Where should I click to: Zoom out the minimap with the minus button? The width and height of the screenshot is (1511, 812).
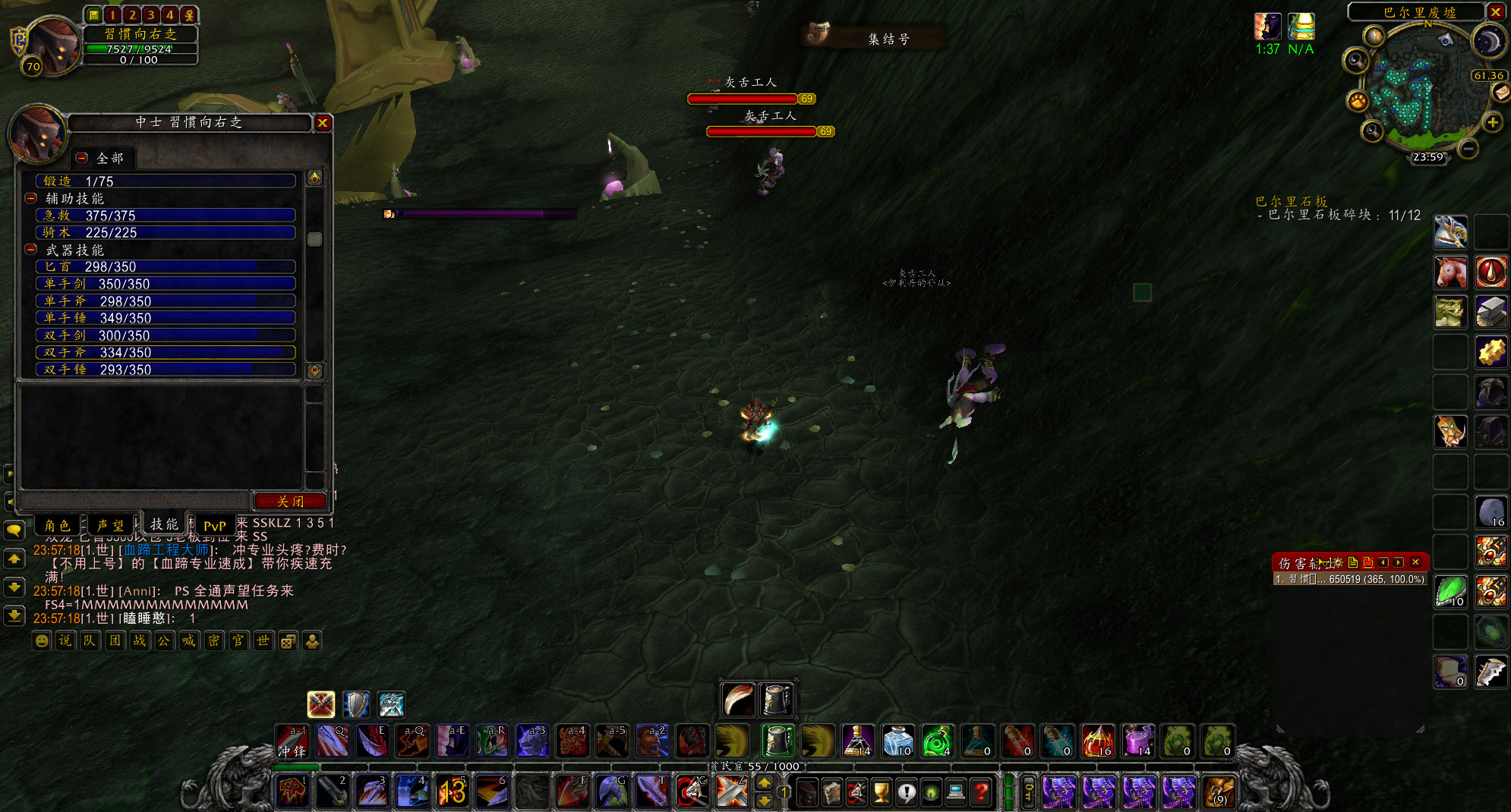1468,149
